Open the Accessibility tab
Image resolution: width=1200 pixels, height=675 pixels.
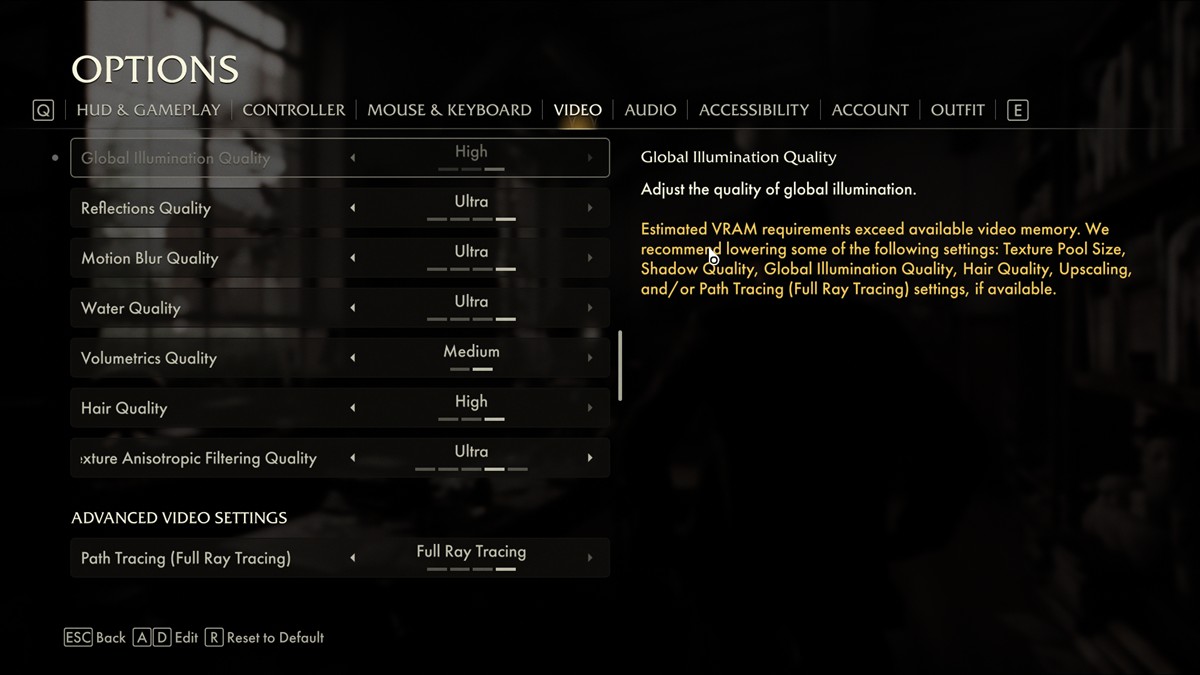click(754, 110)
